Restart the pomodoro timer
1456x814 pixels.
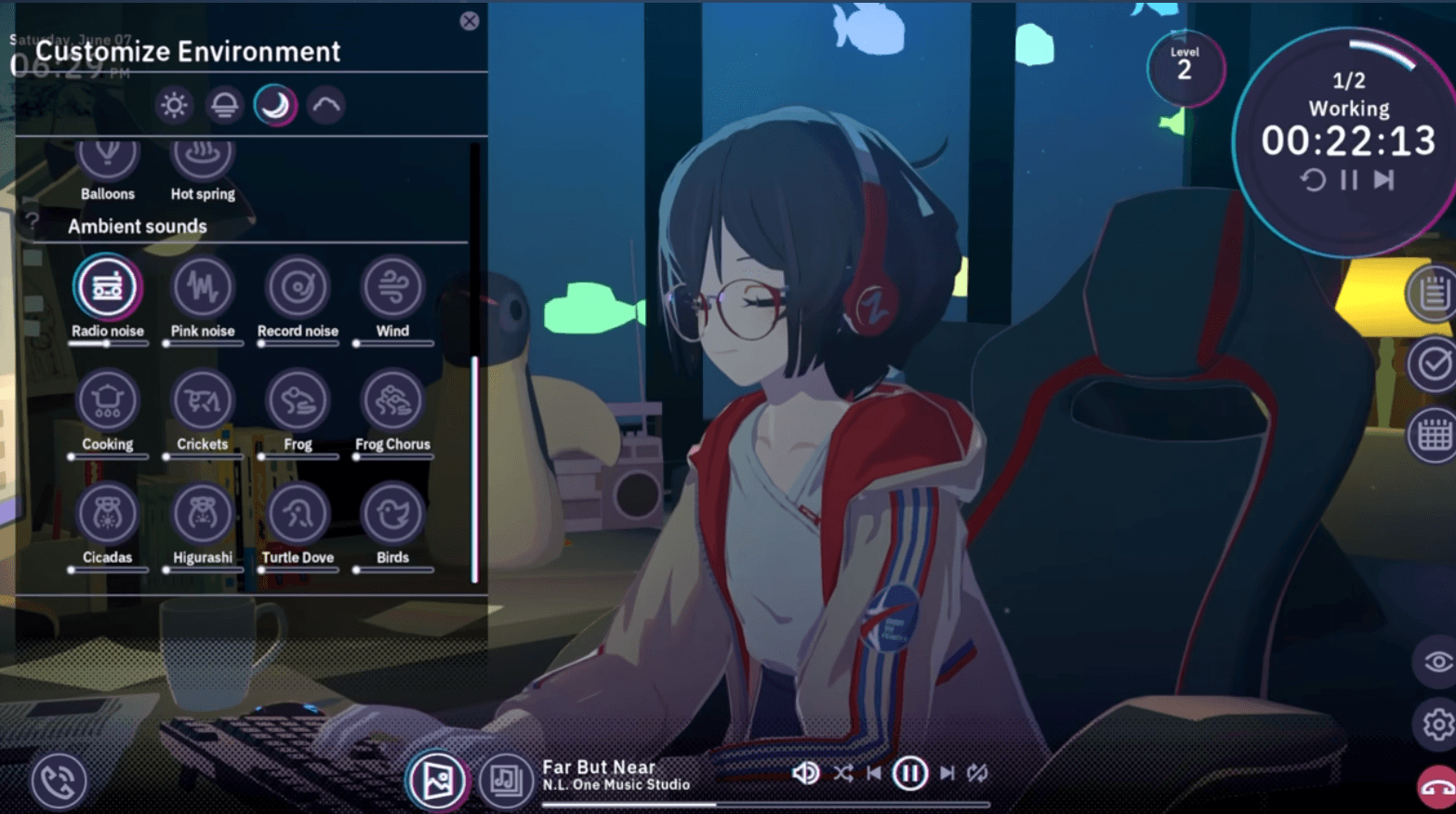[x=1312, y=179]
